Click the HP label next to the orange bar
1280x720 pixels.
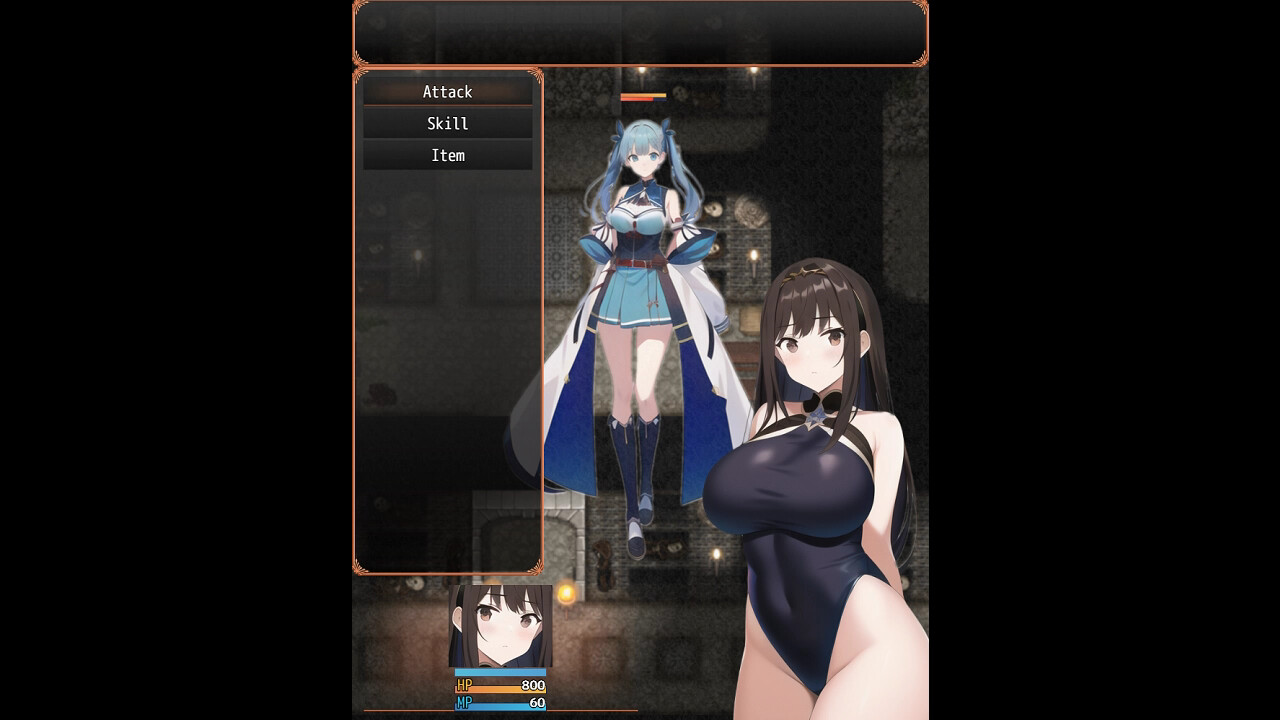(462, 686)
